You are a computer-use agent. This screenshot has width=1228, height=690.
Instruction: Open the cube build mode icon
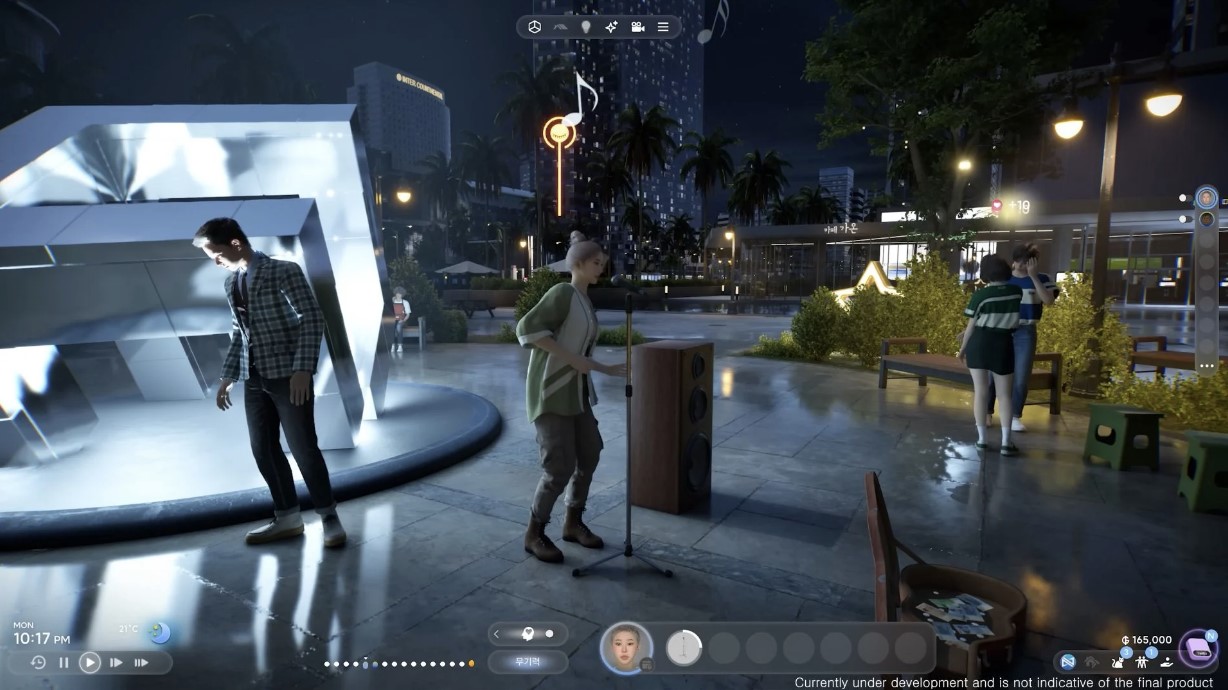536,27
